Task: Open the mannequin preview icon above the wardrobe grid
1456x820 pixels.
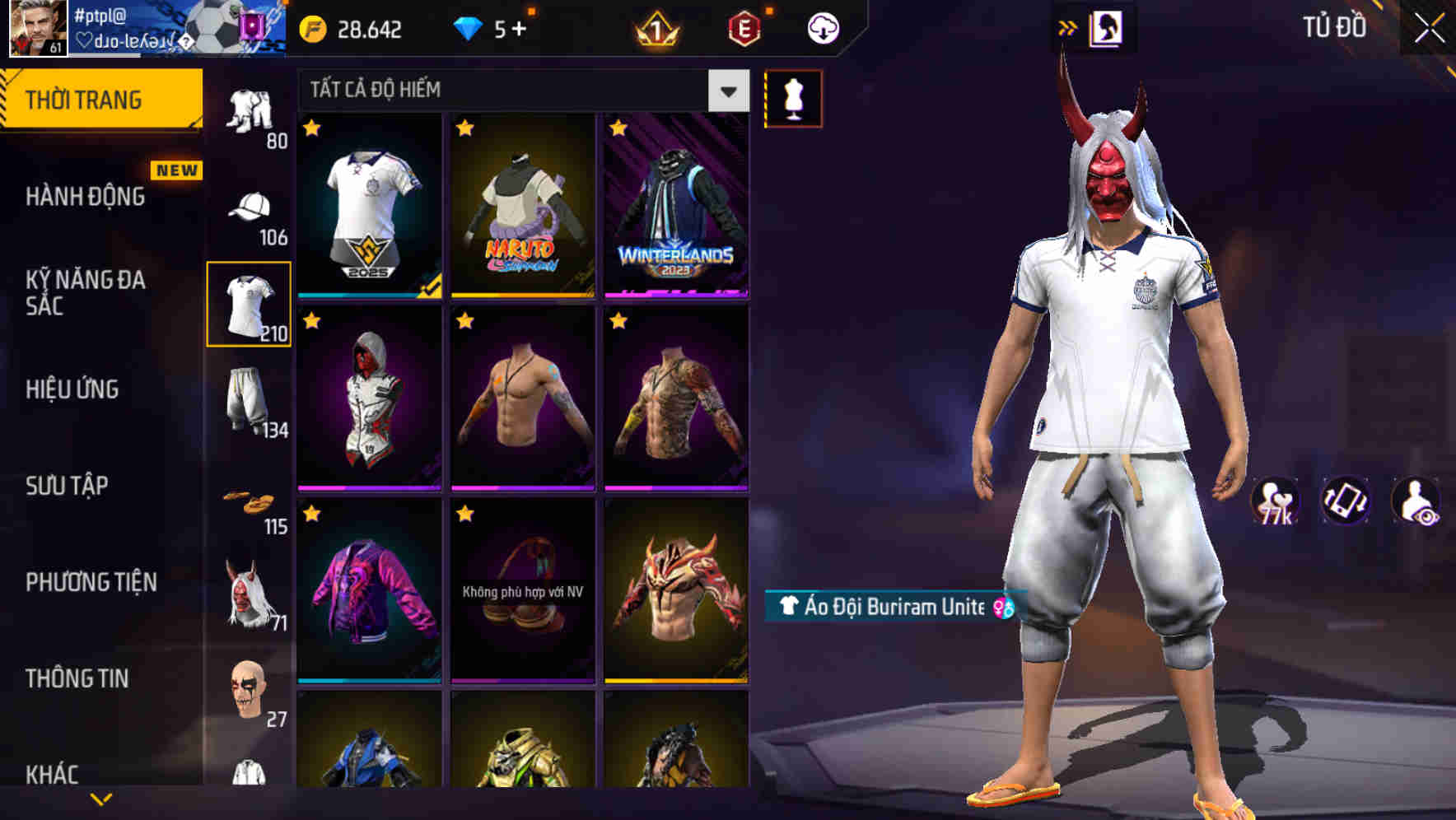Action: pyautogui.click(x=793, y=98)
